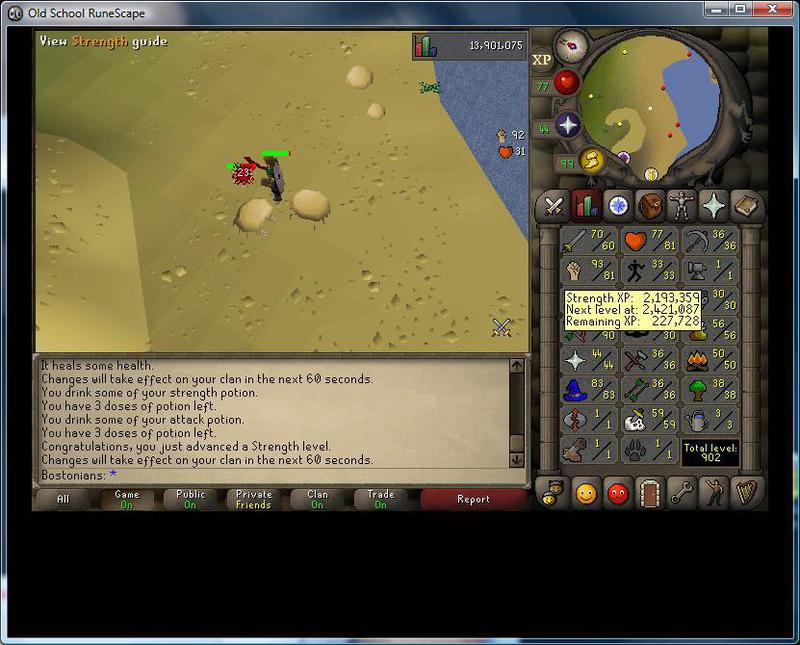Open the Magic spellbook tab
The image size is (800, 645).
[x=747, y=207]
